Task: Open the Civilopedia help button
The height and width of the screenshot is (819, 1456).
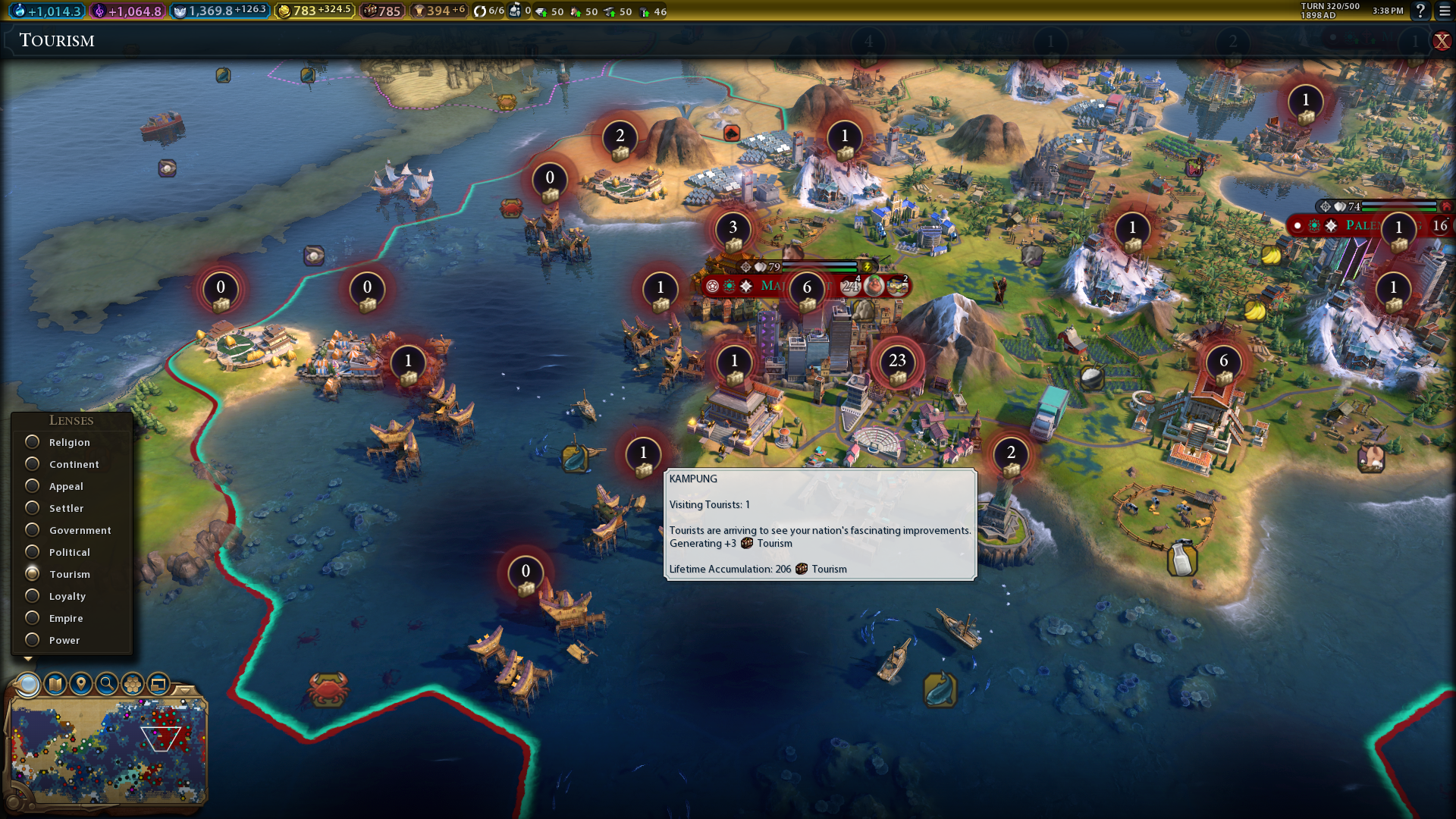Action: tap(1420, 11)
